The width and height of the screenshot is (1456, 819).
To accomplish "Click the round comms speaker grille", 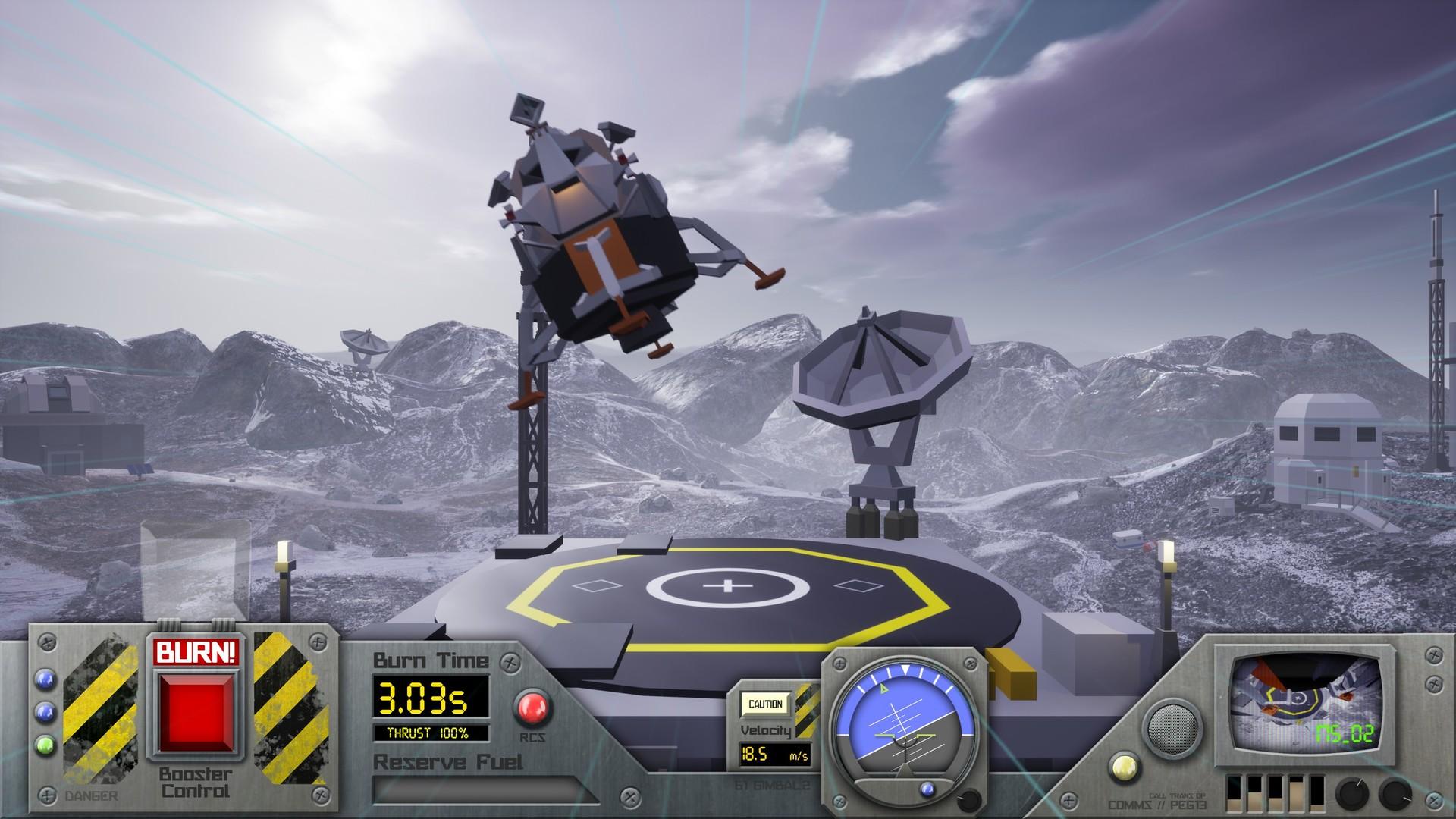I will (x=1172, y=727).
